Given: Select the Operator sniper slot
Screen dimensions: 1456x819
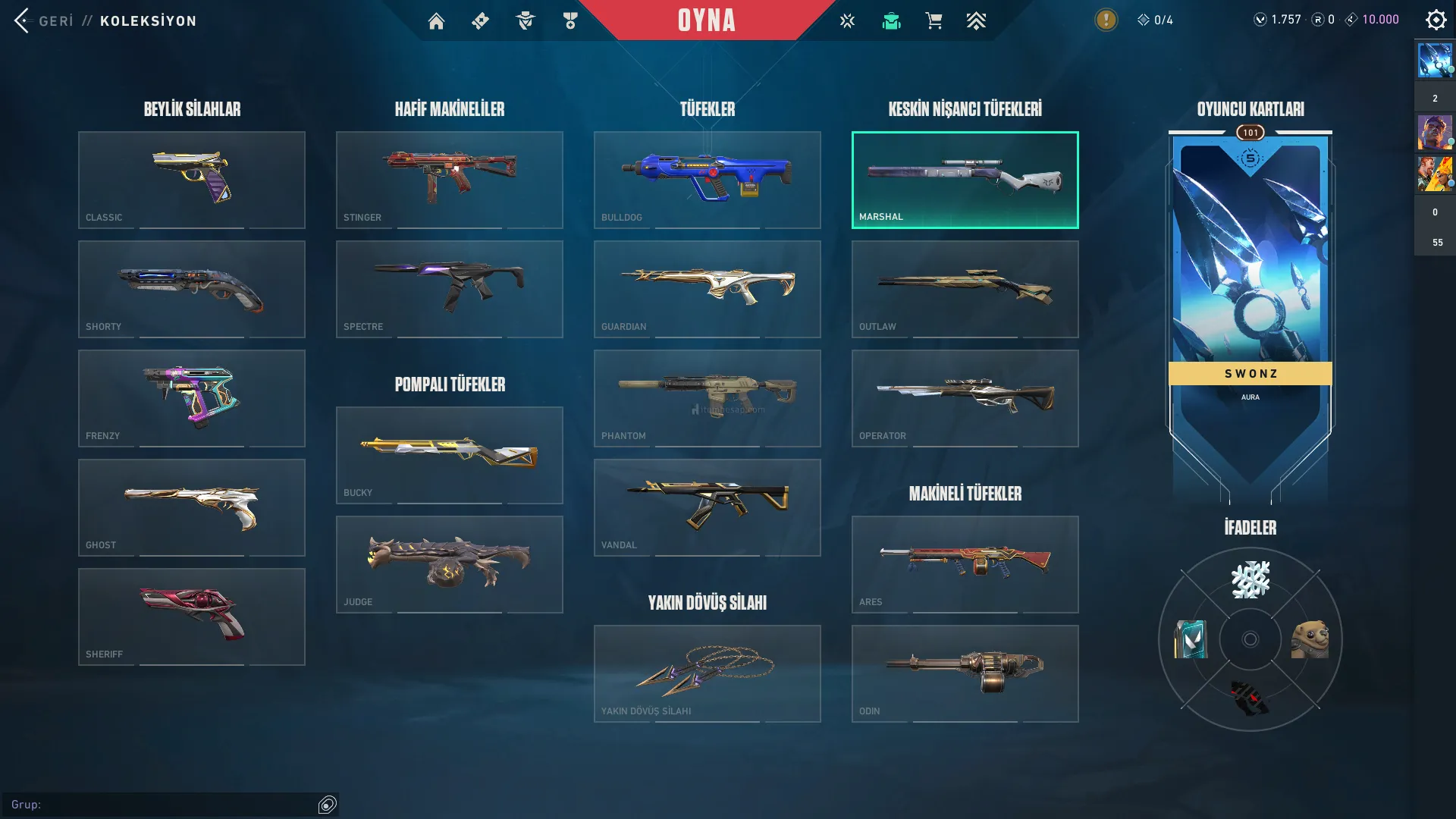Looking at the screenshot, I should [965, 398].
